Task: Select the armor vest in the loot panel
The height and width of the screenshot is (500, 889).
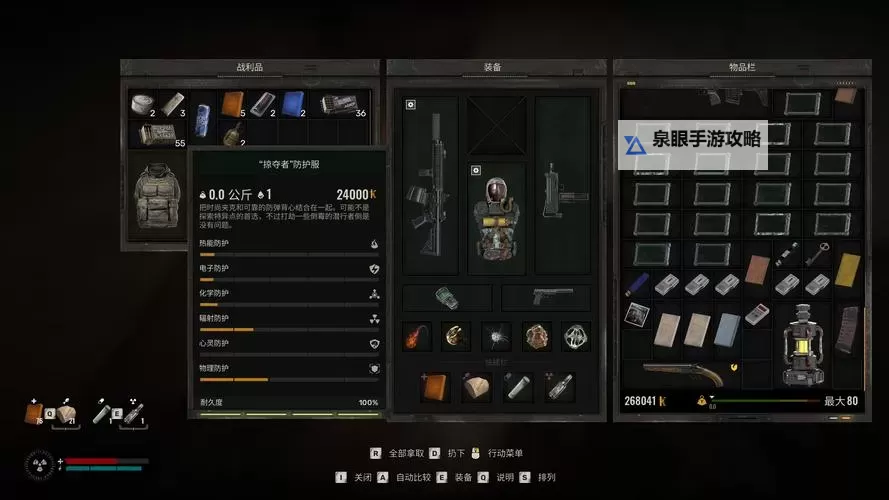Action: (x=155, y=197)
